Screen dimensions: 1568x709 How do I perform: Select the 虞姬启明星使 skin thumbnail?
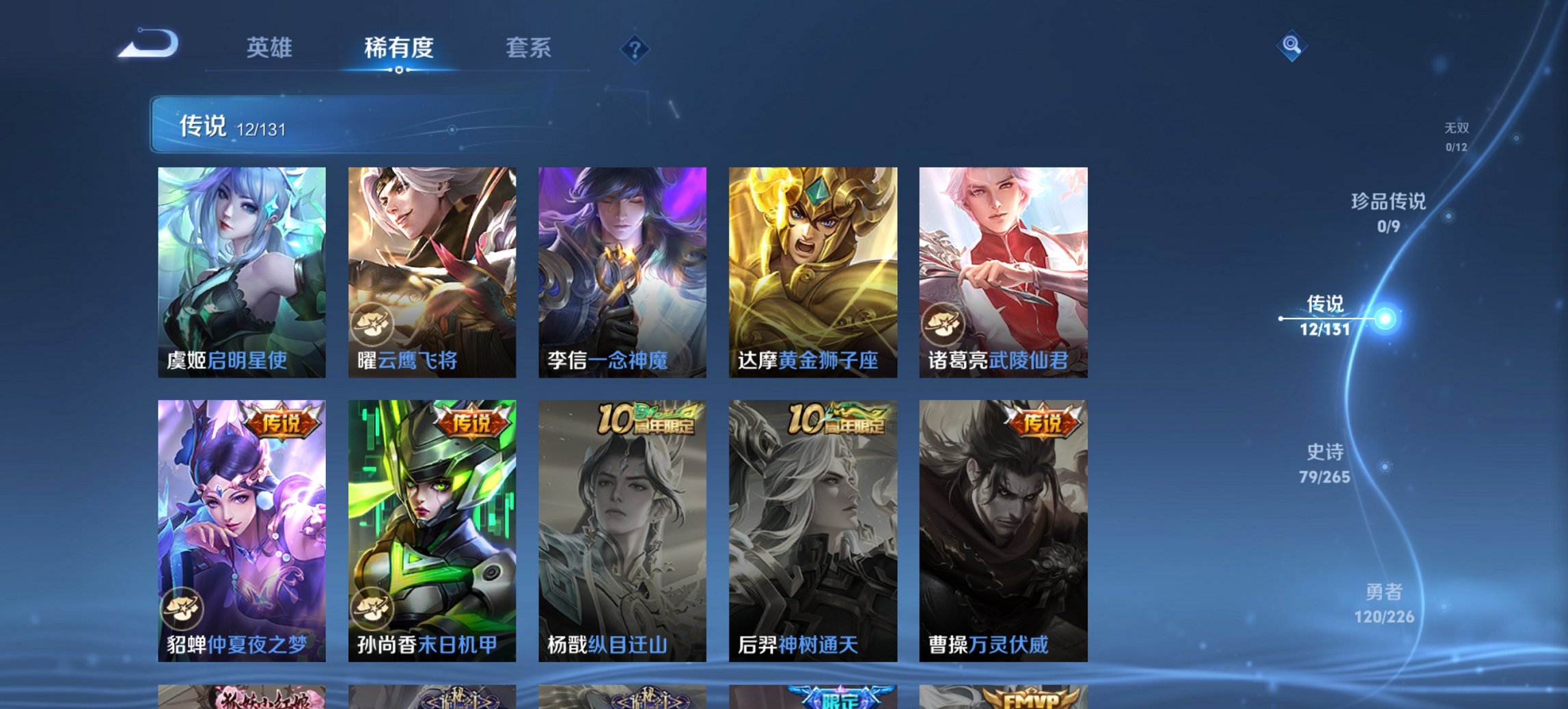(240, 267)
